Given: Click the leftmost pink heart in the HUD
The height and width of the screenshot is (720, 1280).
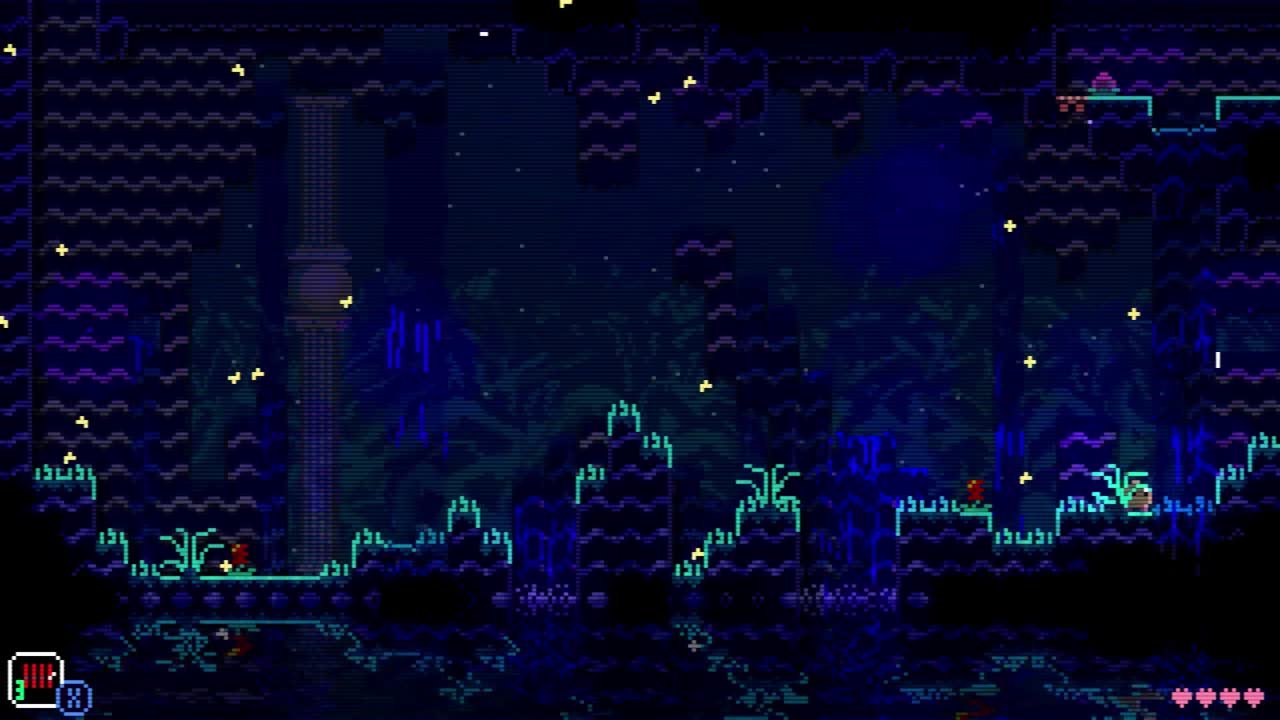Looking at the screenshot, I should click(1183, 697).
